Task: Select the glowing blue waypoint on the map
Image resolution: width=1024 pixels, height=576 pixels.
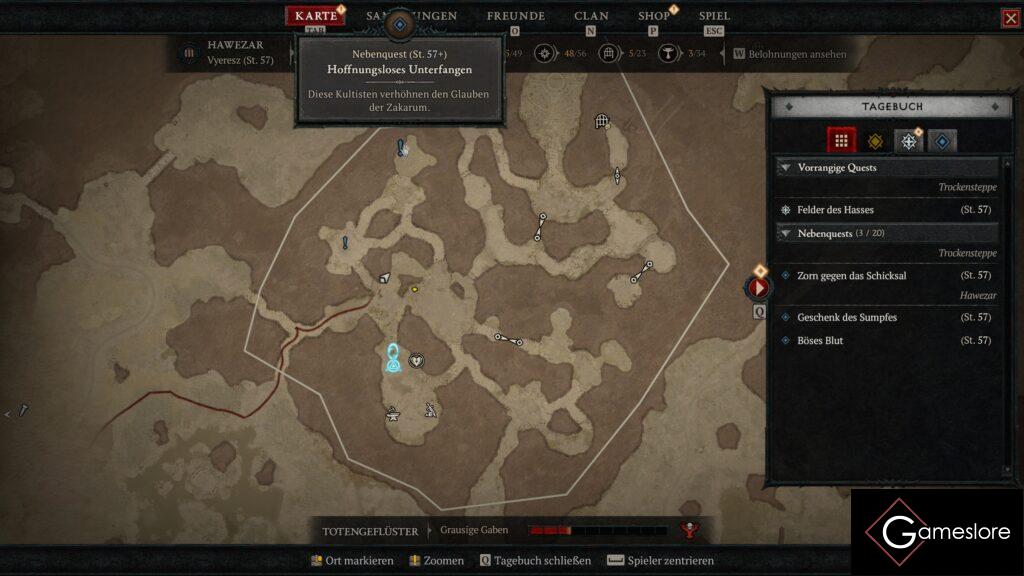Action: (x=394, y=359)
